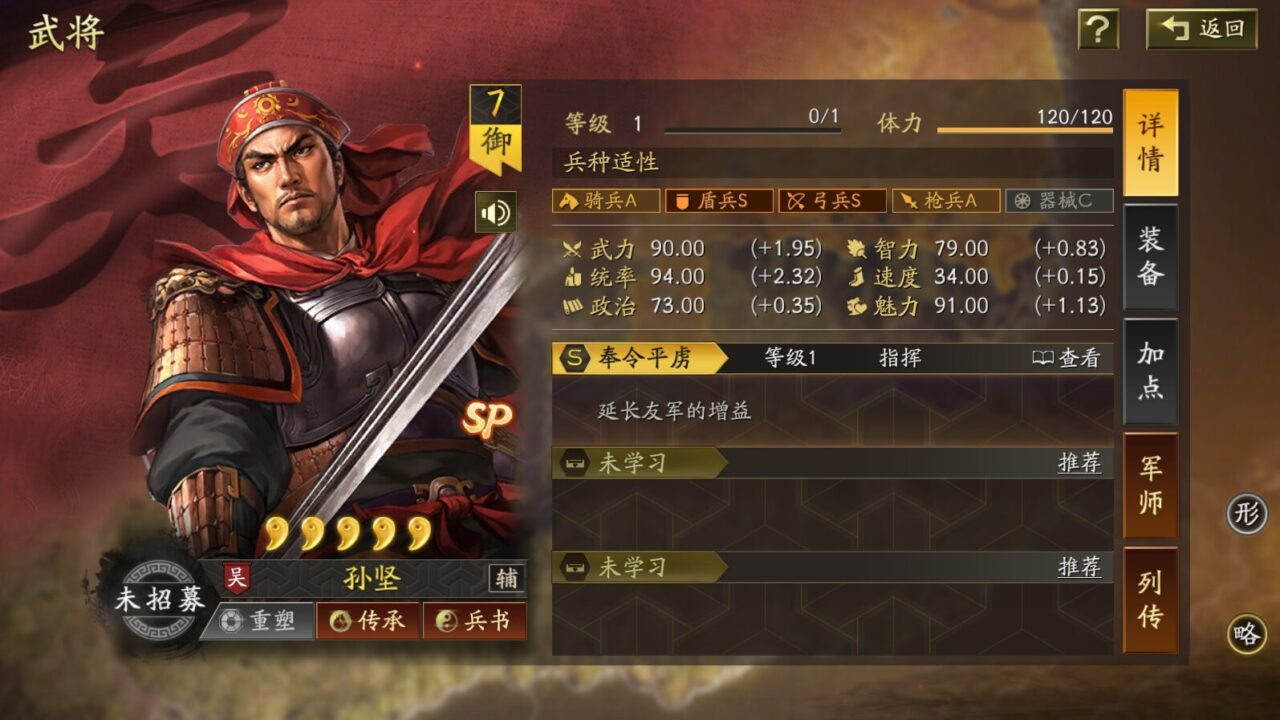This screenshot has height=720, width=1280.
Task: Switch to the 军师 strategist tab
Action: pyautogui.click(x=1150, y=485)
